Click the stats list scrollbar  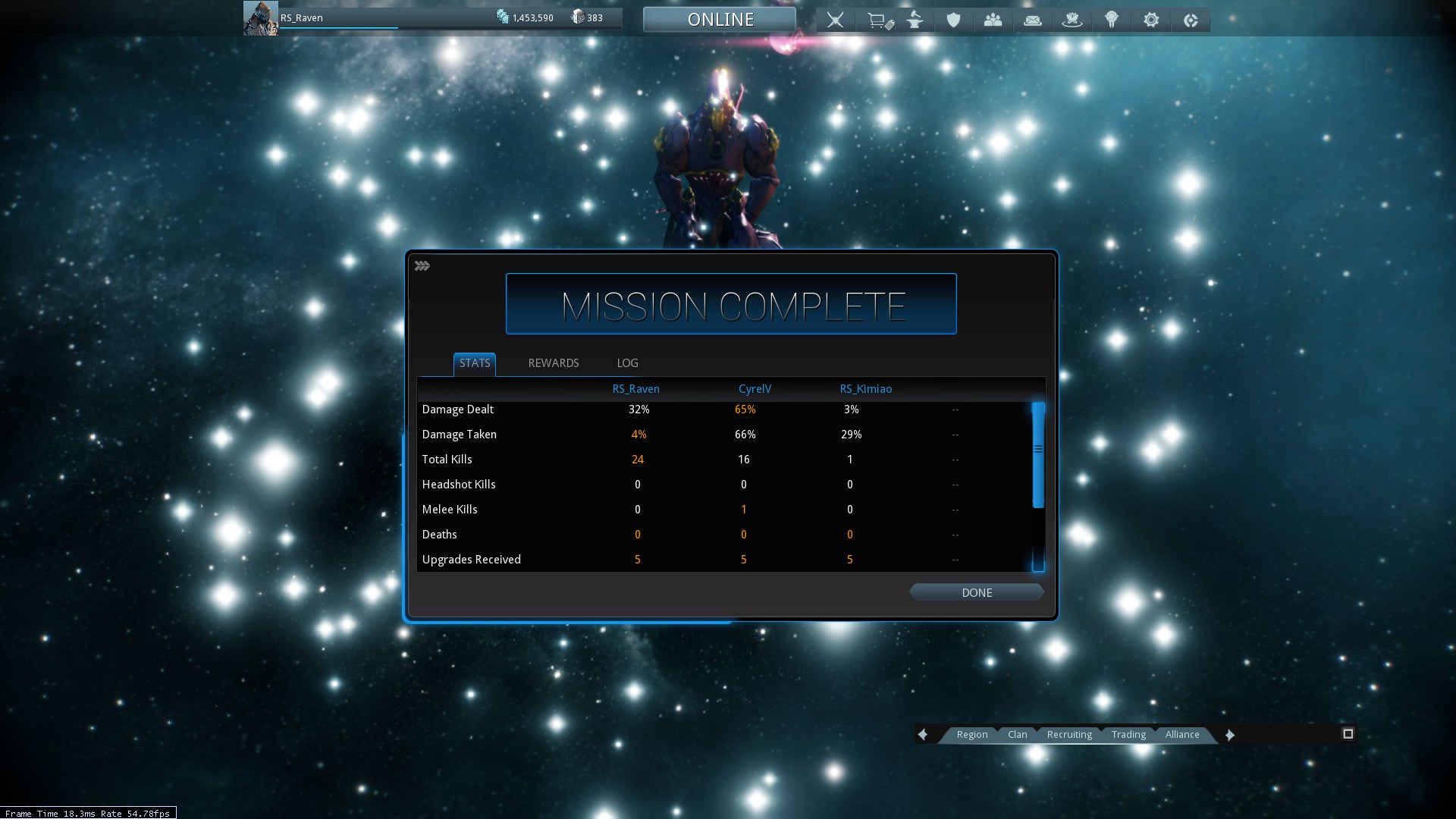[1038, 455]
